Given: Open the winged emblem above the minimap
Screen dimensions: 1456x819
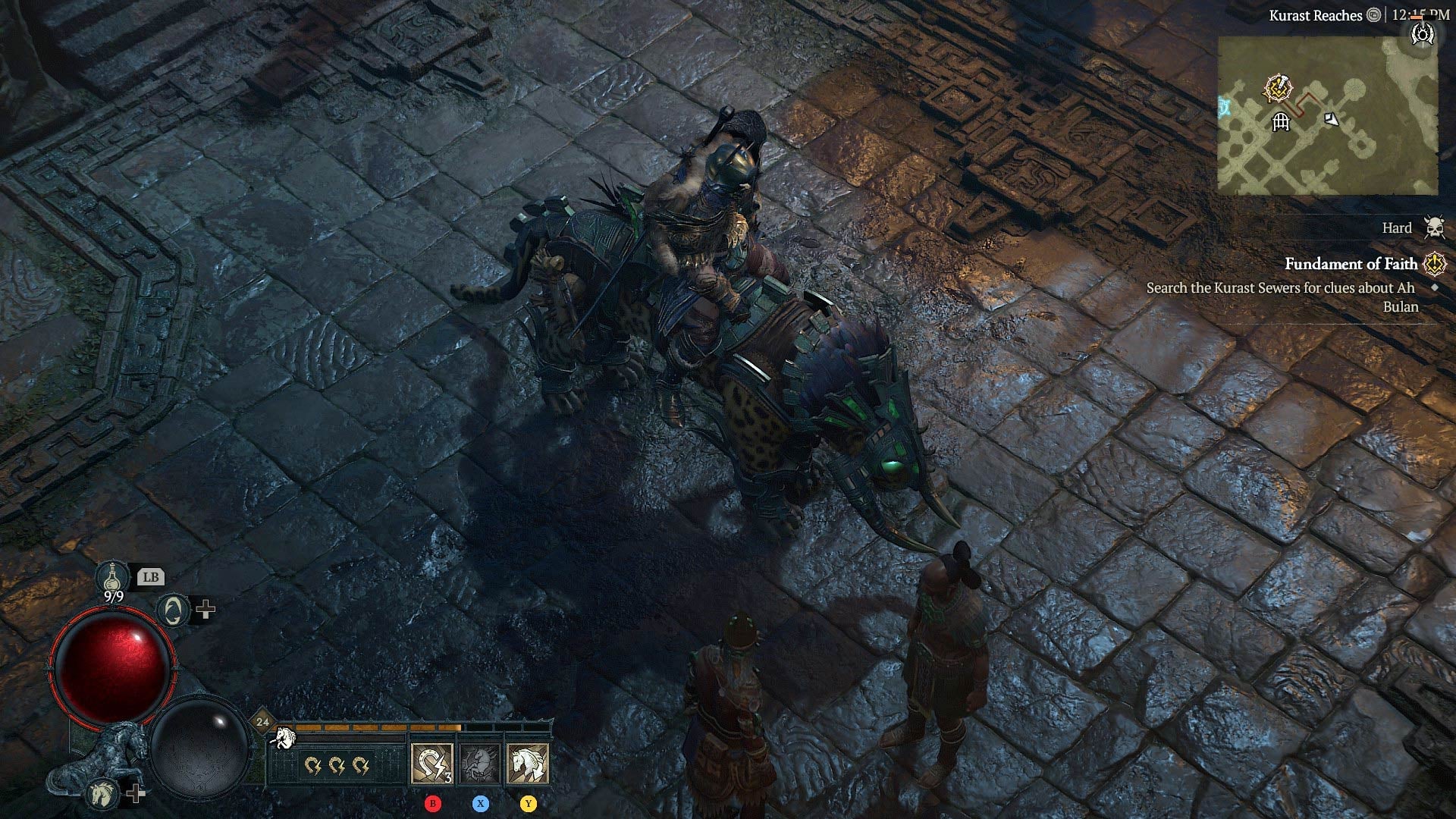Looking at the screenshot, I should coord(1423,34).
